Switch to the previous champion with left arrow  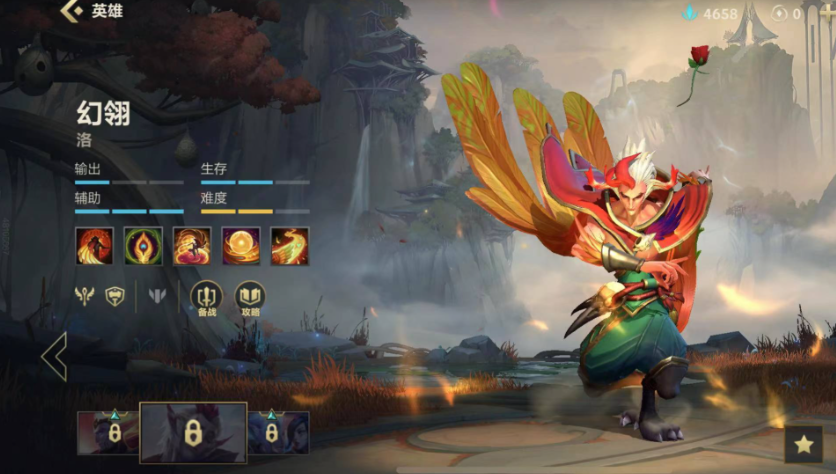pyautogui.click(x=54, y=356)
